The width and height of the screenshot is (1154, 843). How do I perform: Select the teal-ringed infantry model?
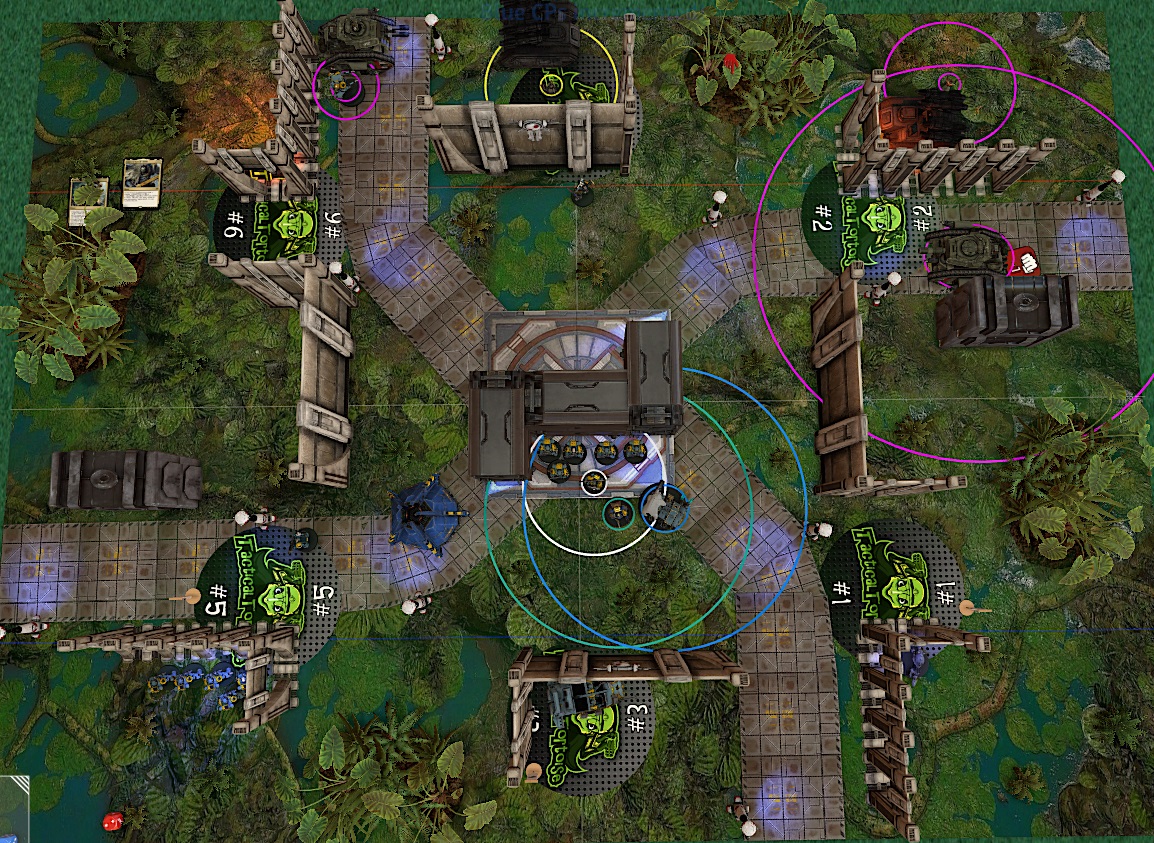[x=618, y=513]
